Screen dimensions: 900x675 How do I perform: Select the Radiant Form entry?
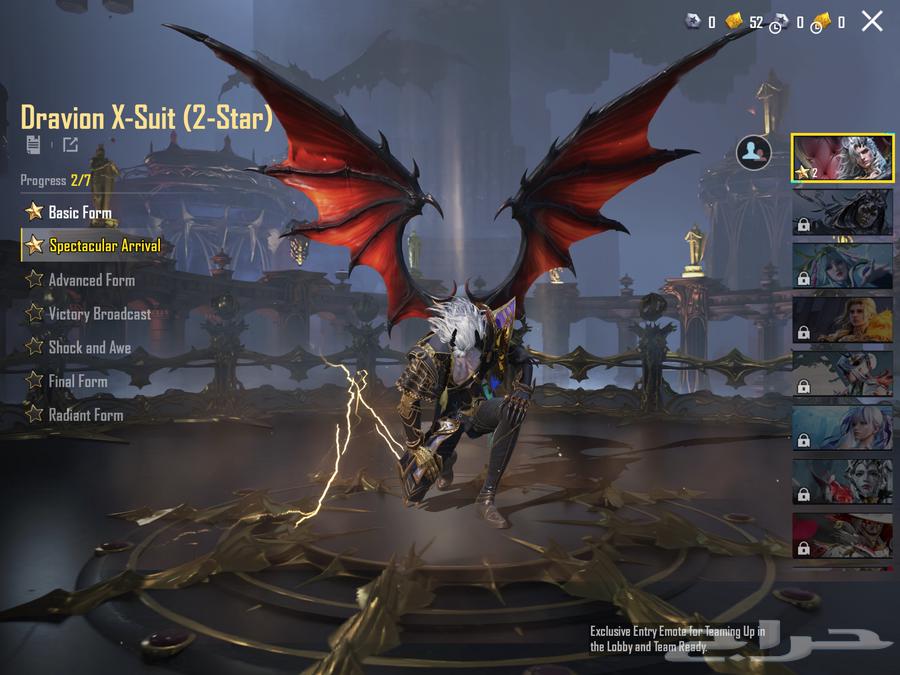click(85, 414)
